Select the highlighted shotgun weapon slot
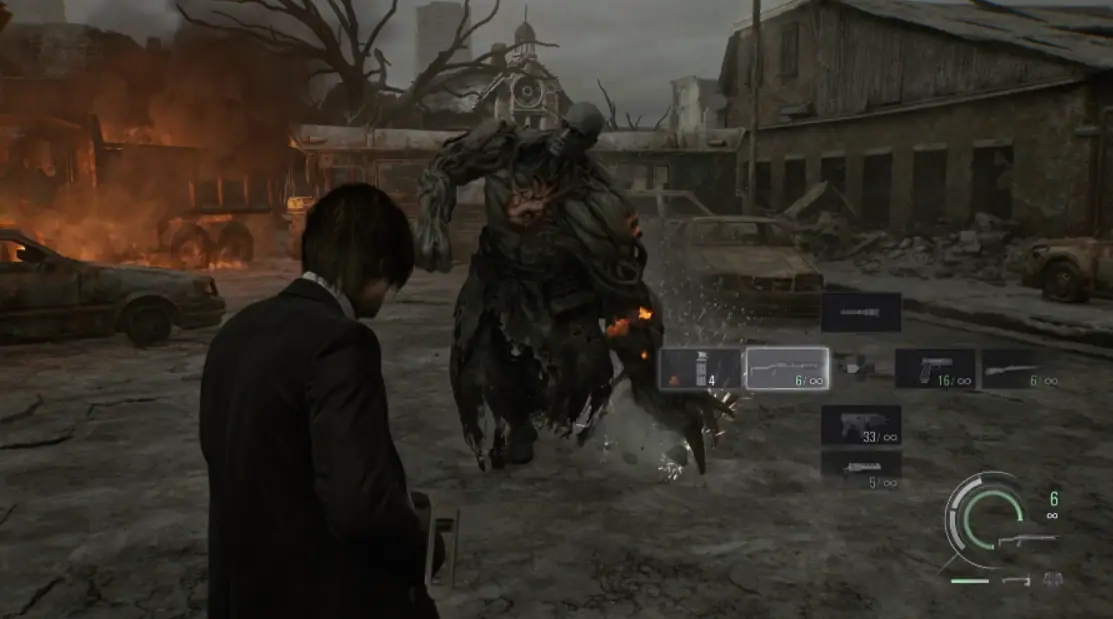 point(787,368)
